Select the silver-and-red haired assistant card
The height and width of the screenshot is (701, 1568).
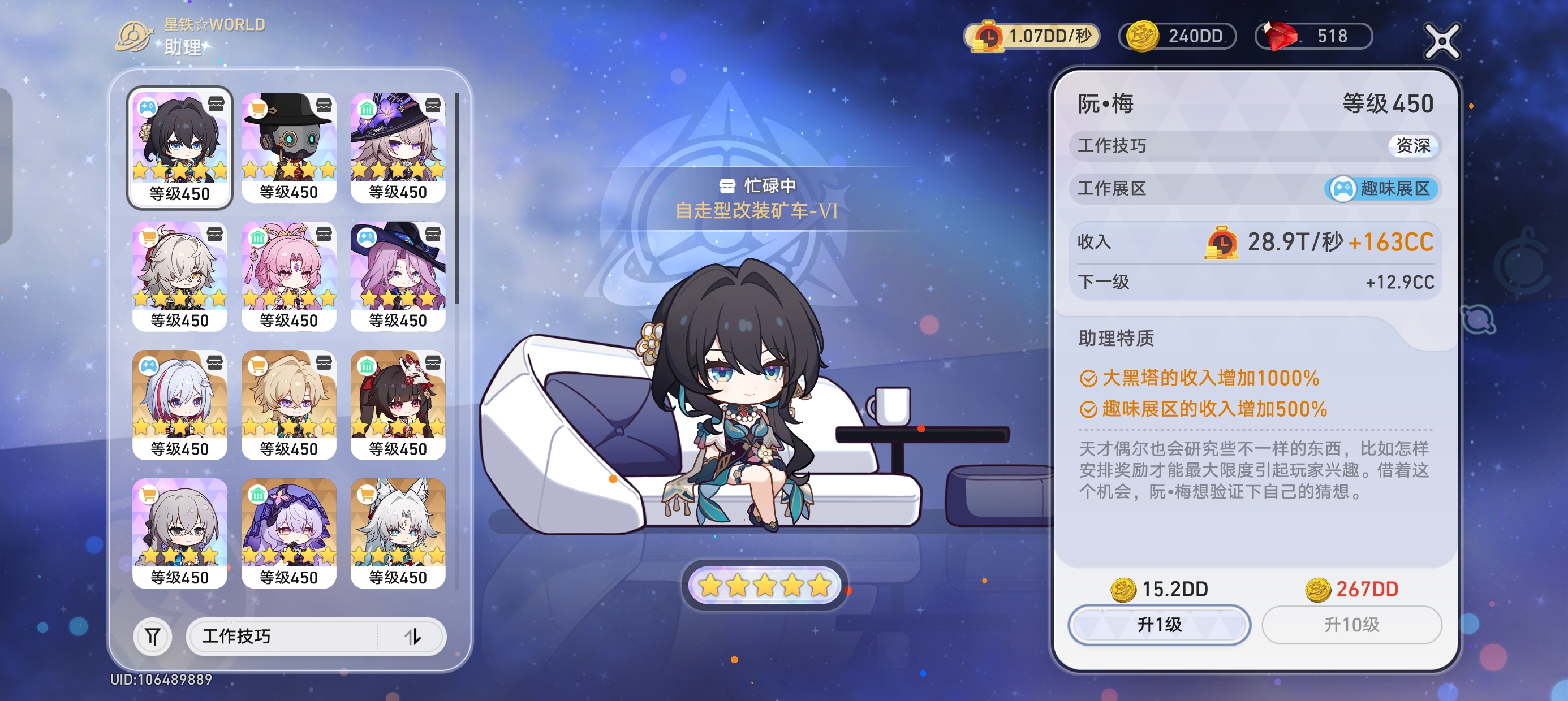[179, 404]
